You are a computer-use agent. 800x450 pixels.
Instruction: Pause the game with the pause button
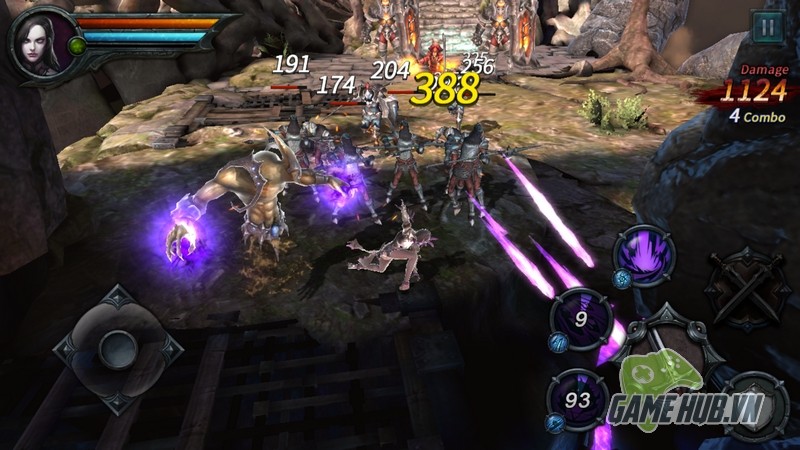point(767,27)
